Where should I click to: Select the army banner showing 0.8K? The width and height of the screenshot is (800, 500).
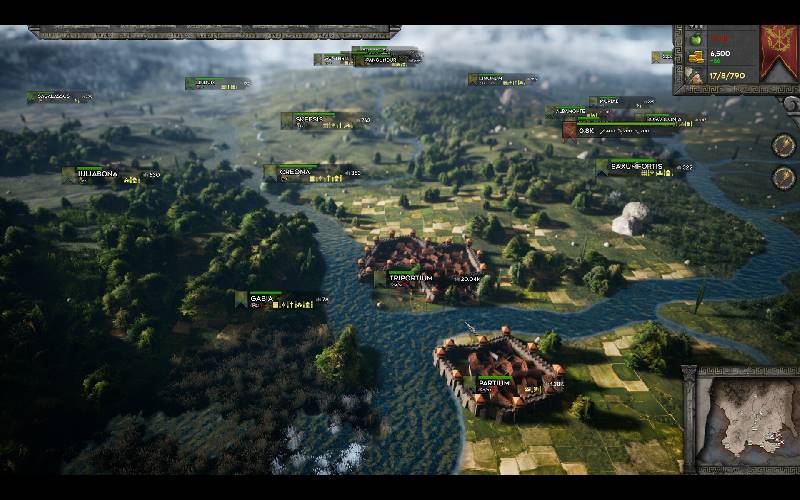pos(583,130)
